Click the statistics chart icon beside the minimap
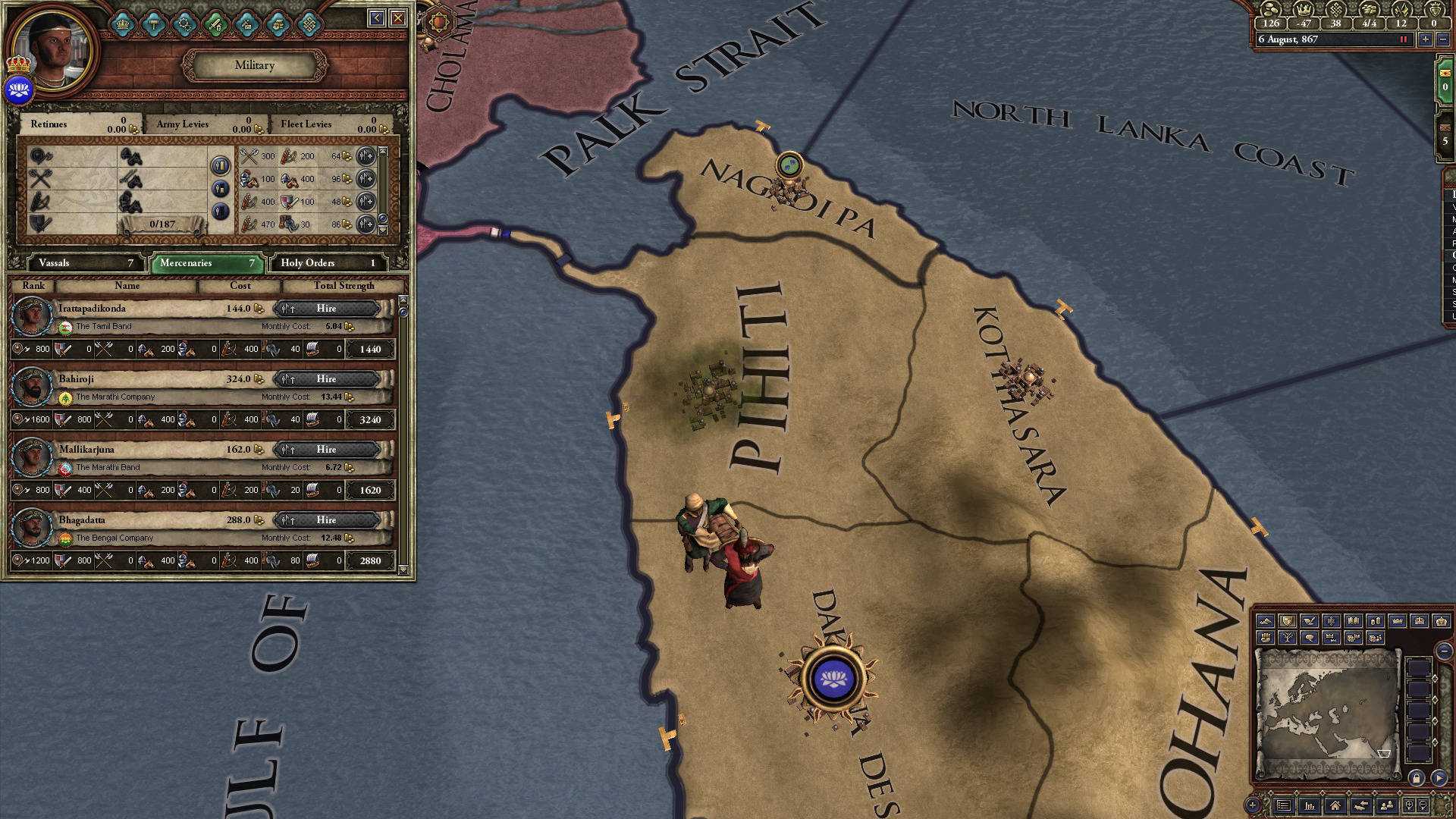Screen dimensions: 1456x819 (x=1310, y=807)
